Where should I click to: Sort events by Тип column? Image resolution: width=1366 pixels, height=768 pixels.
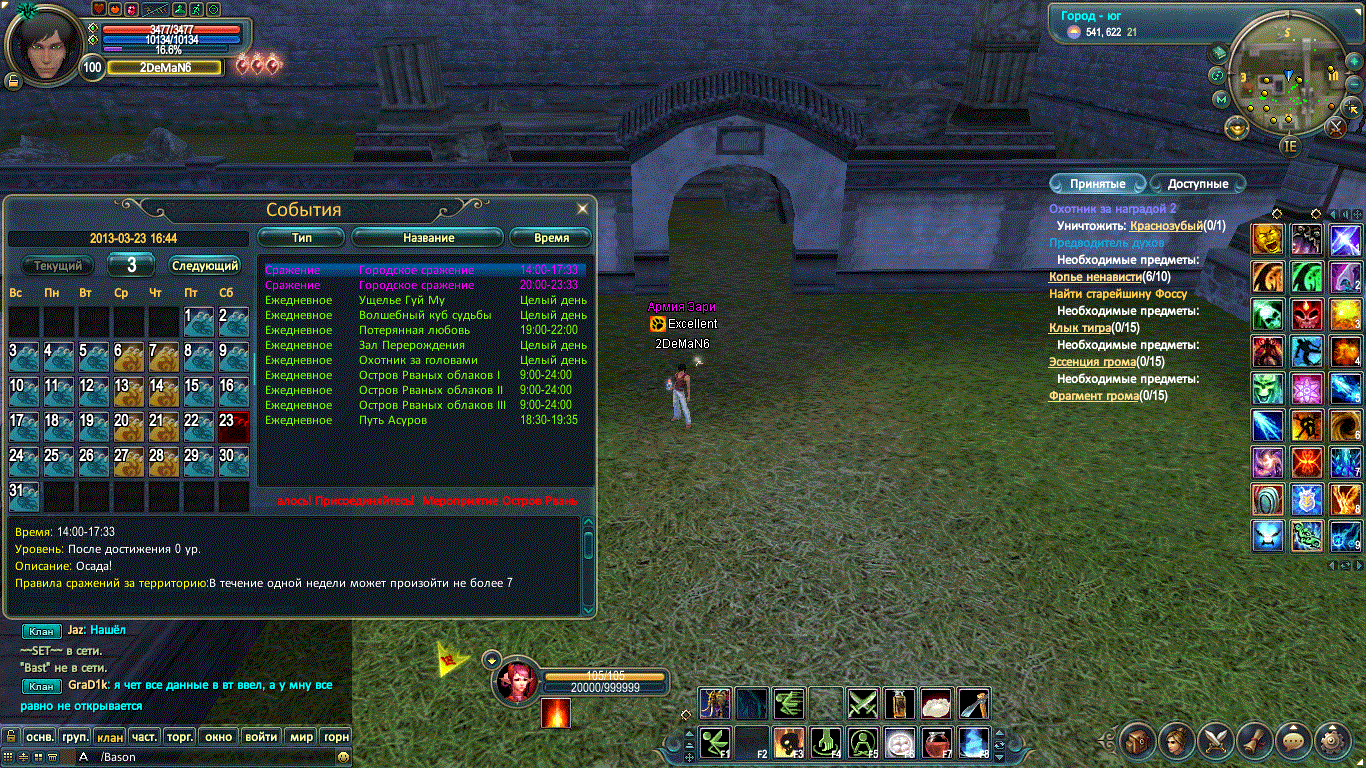(x=302, y=238)
